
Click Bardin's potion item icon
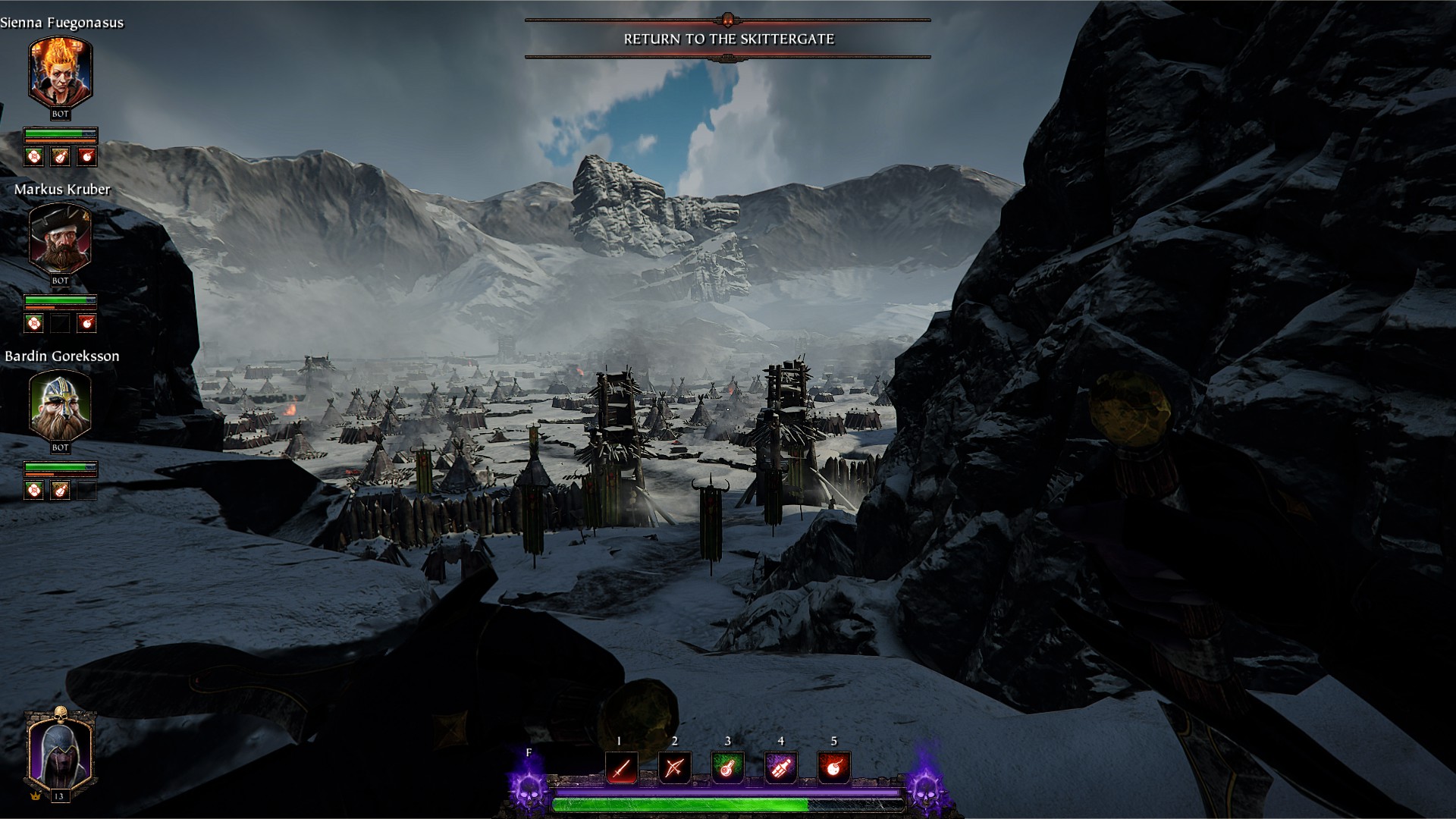point(60,491)
